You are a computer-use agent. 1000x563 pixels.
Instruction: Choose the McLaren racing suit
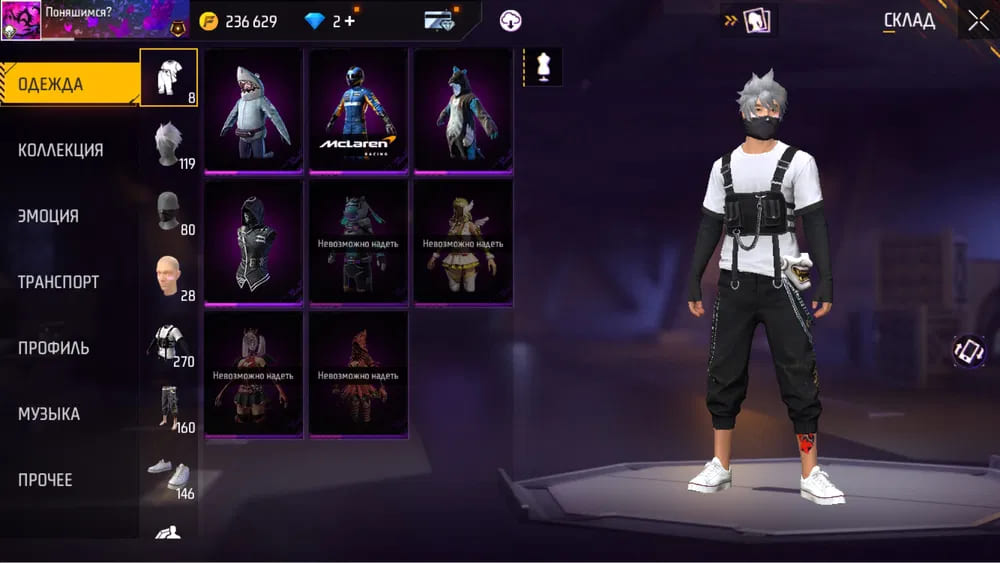(358, 110)
